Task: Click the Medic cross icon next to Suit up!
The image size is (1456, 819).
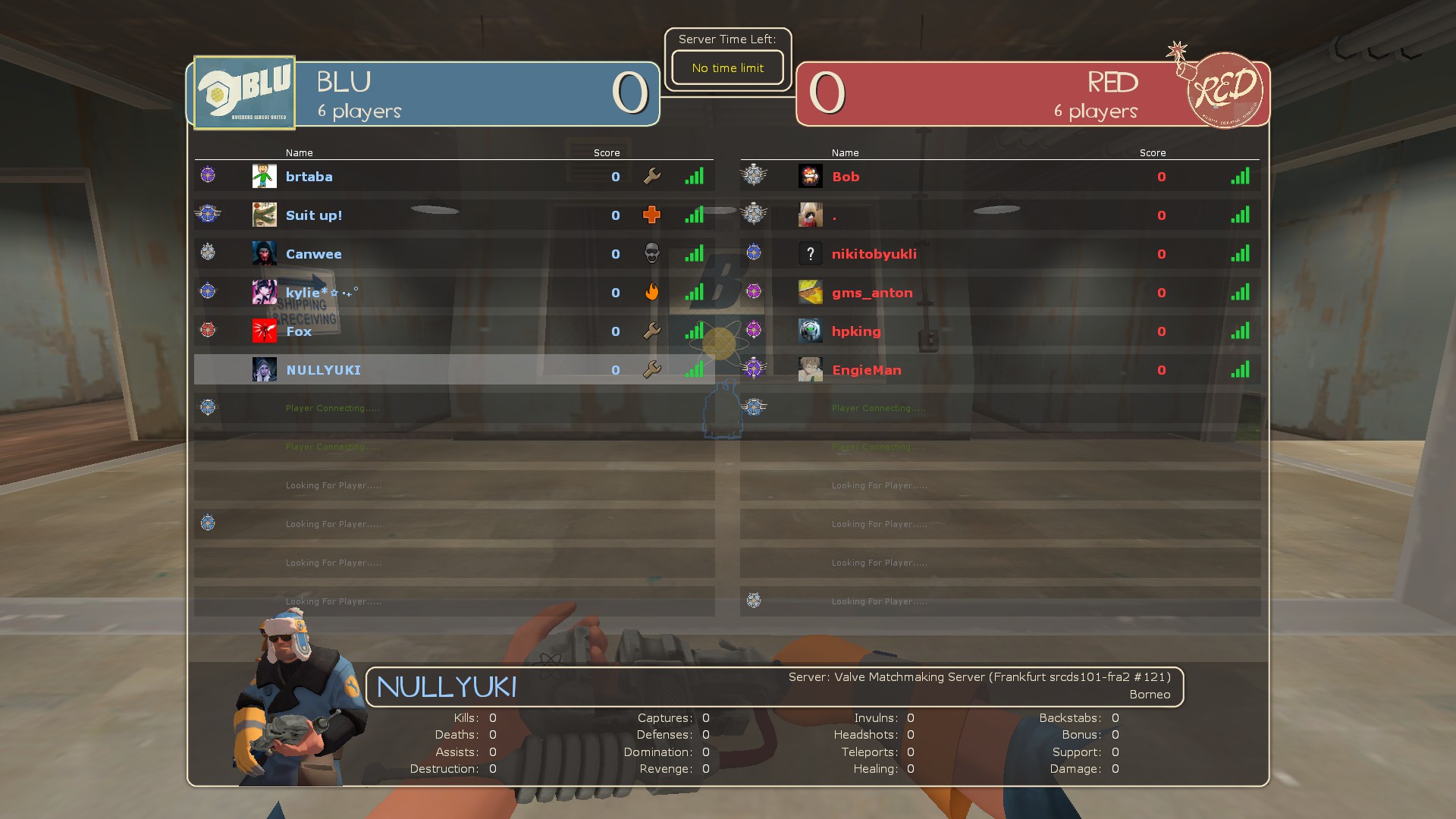Action: [x=651, y=215]
